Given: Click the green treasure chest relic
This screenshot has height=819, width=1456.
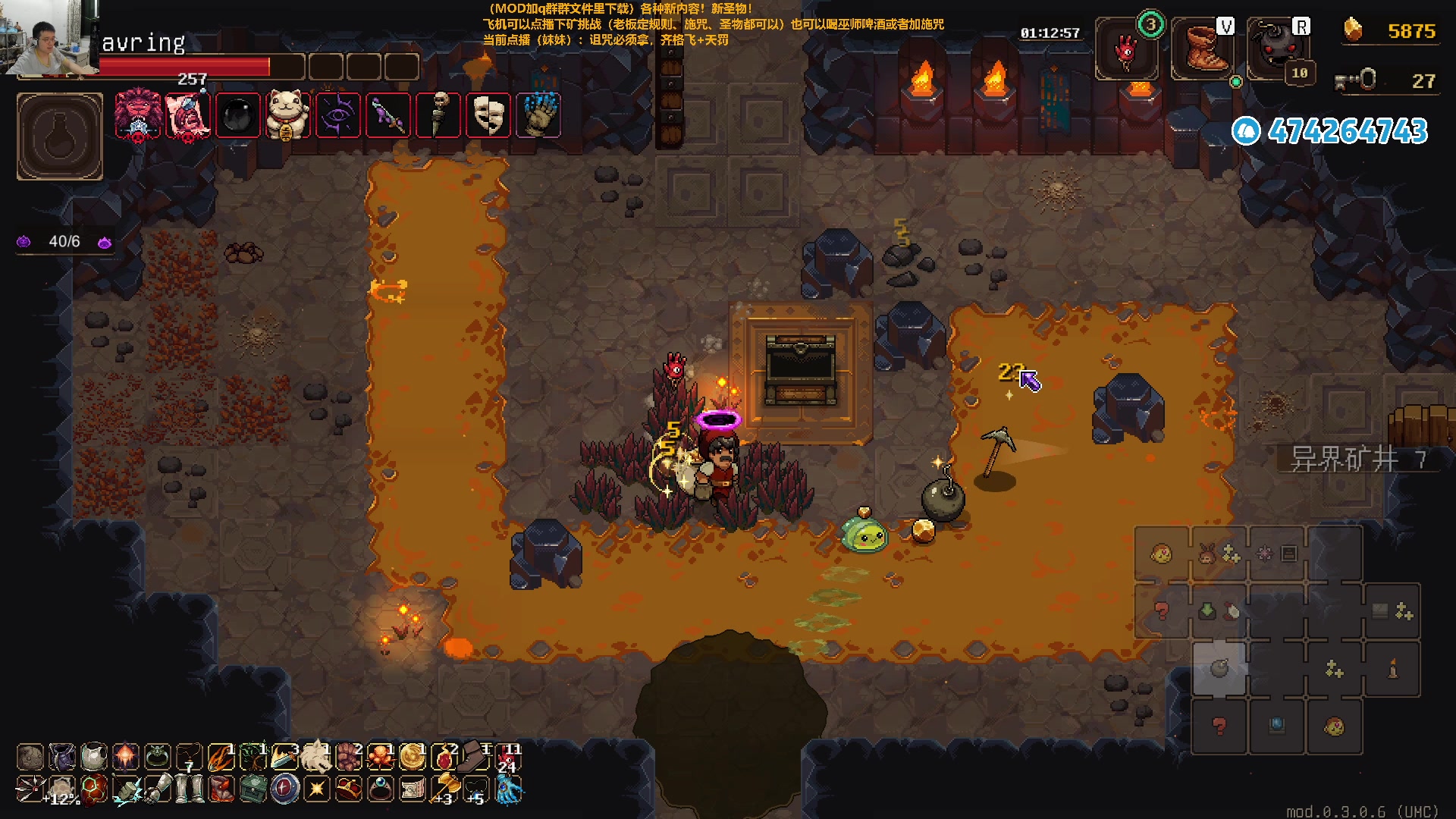Looking at the screenshot, I should pyautogui.click(x=253, y=789).
